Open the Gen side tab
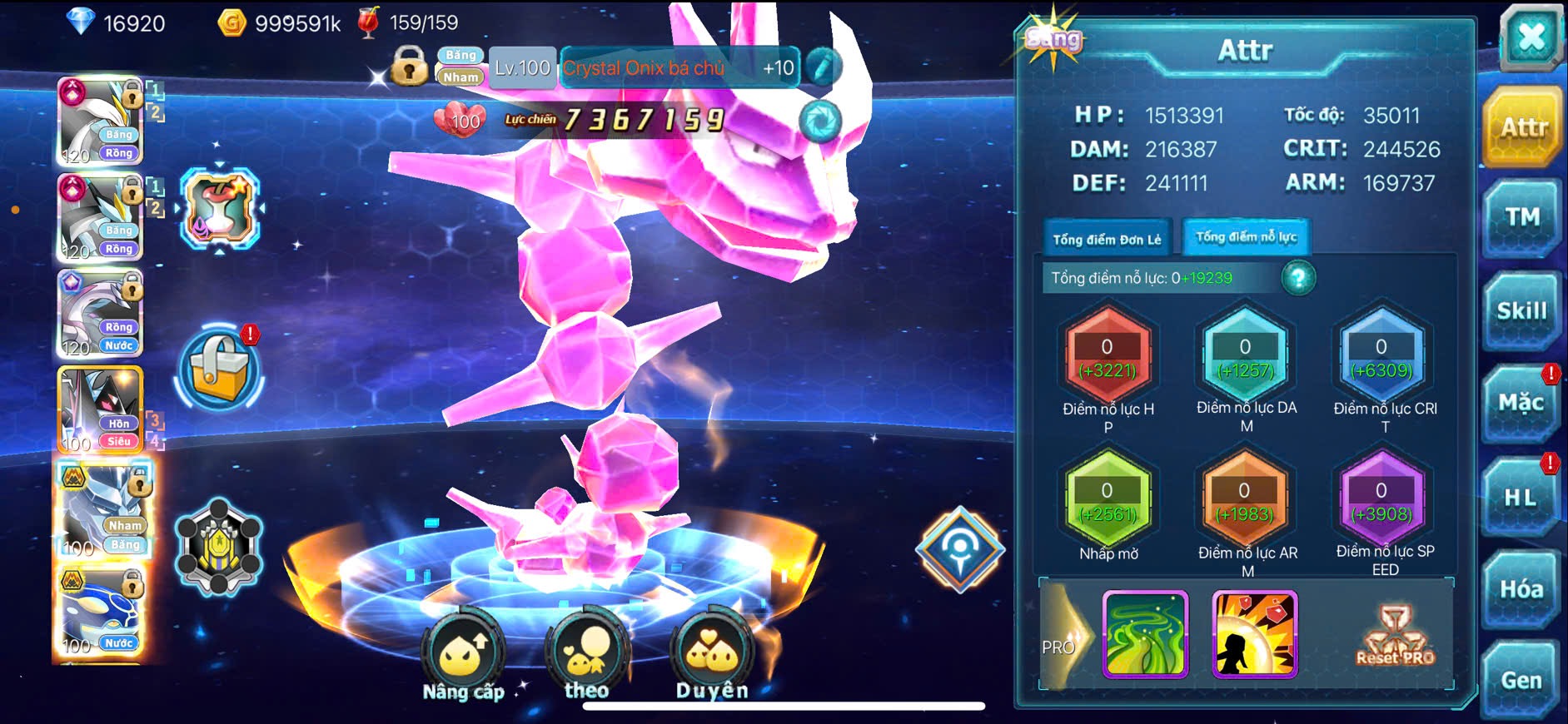Image resolution: width=1568 pixels, height=724 pixels. coord(1521,681)
